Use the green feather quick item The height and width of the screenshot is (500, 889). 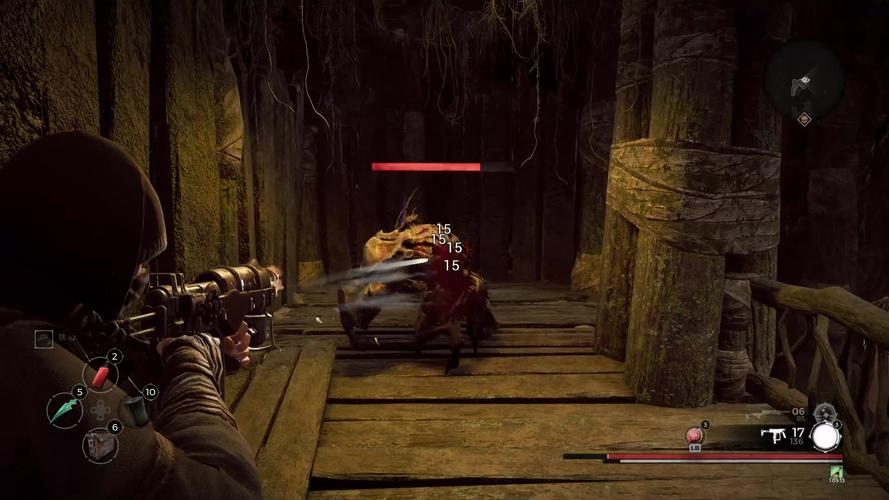[x=64, y=410]
